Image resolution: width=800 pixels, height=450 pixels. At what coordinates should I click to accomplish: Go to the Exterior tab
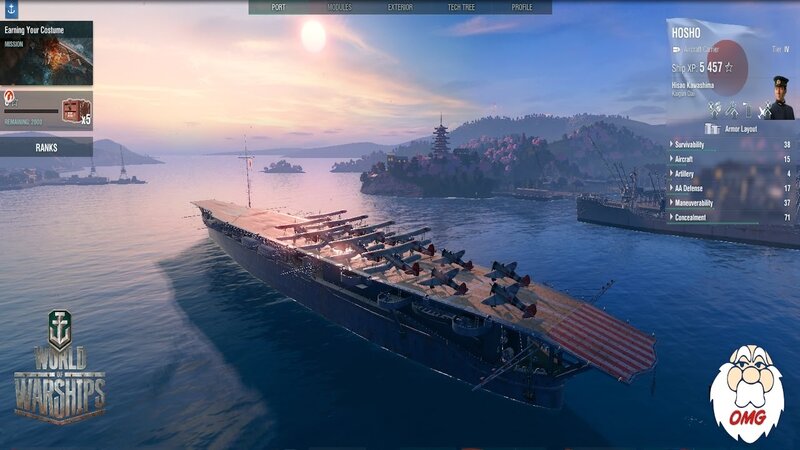[400, 7]
